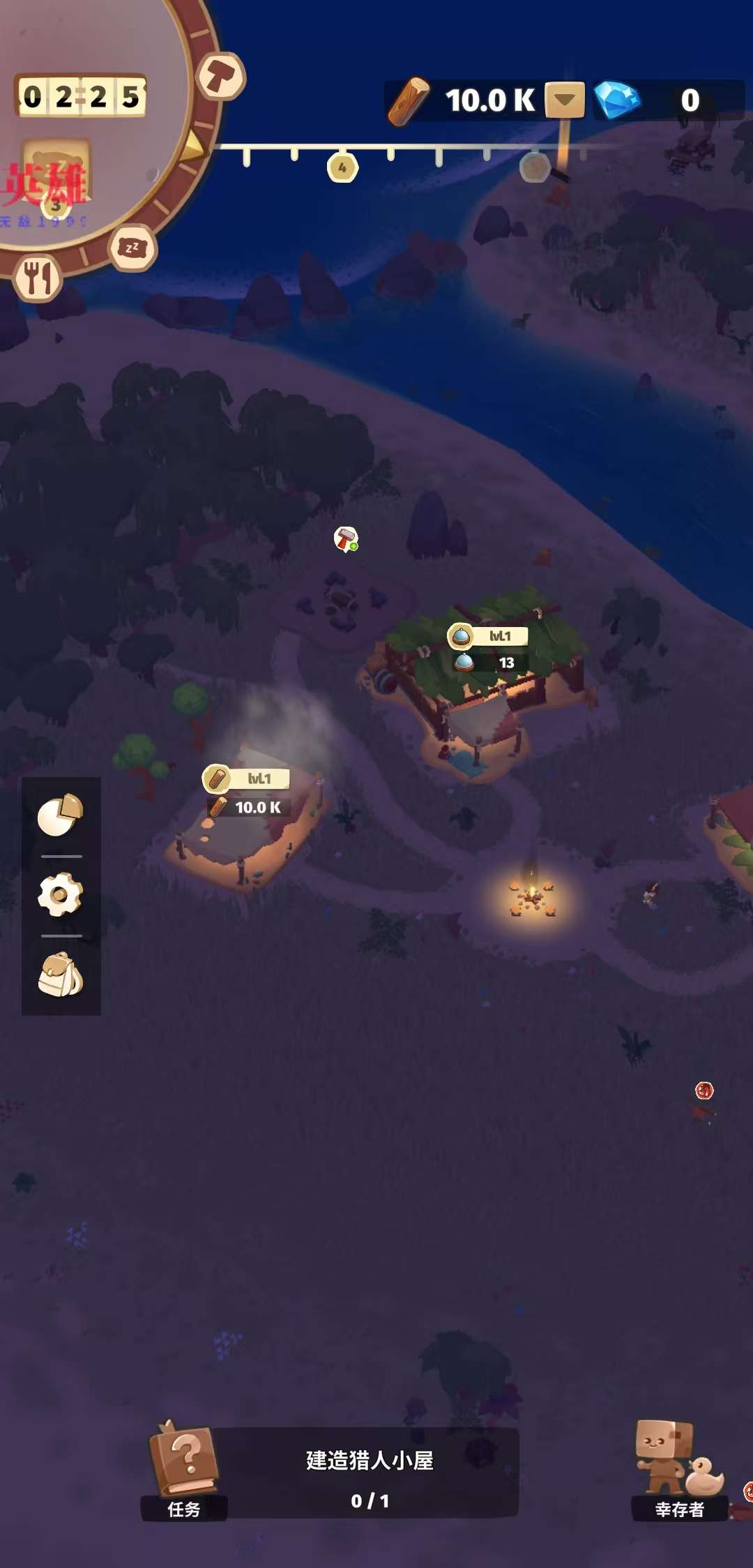Select the hammer build icon on the dial
753x1568 pixels.
pos(221,75)
